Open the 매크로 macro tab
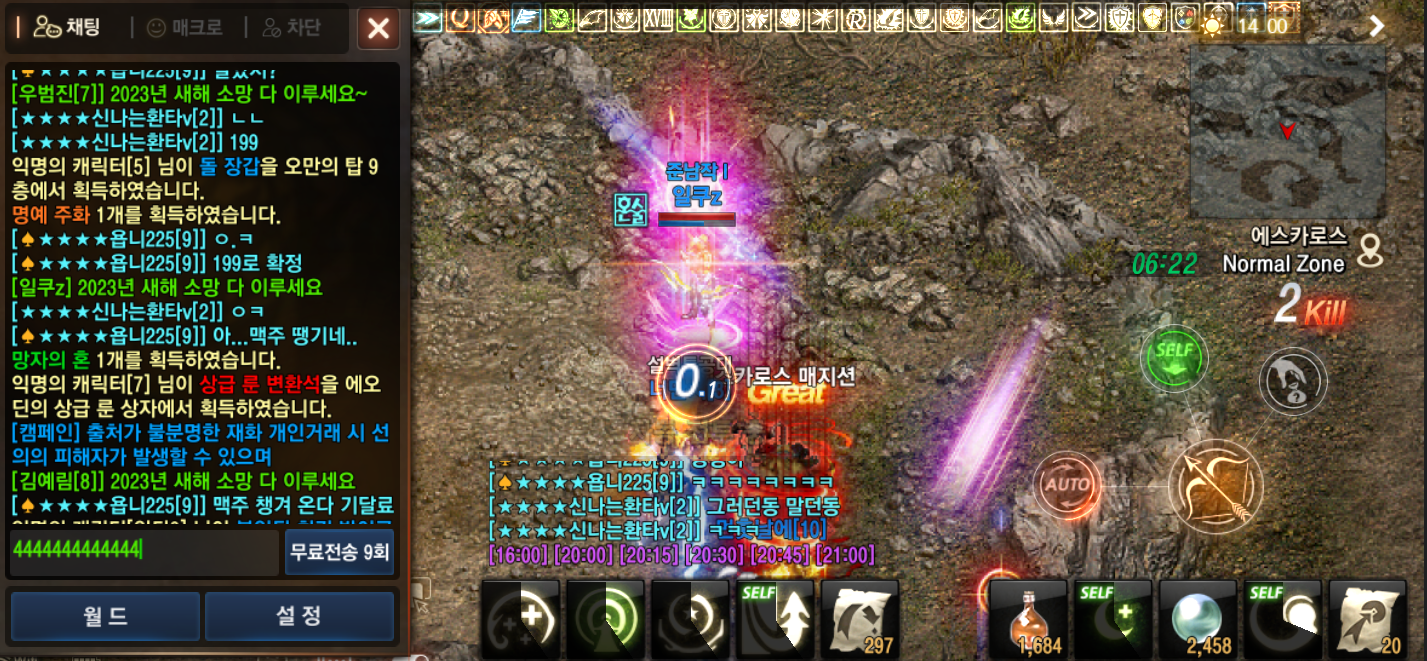Screen dimensions: 1427x661 185,28
